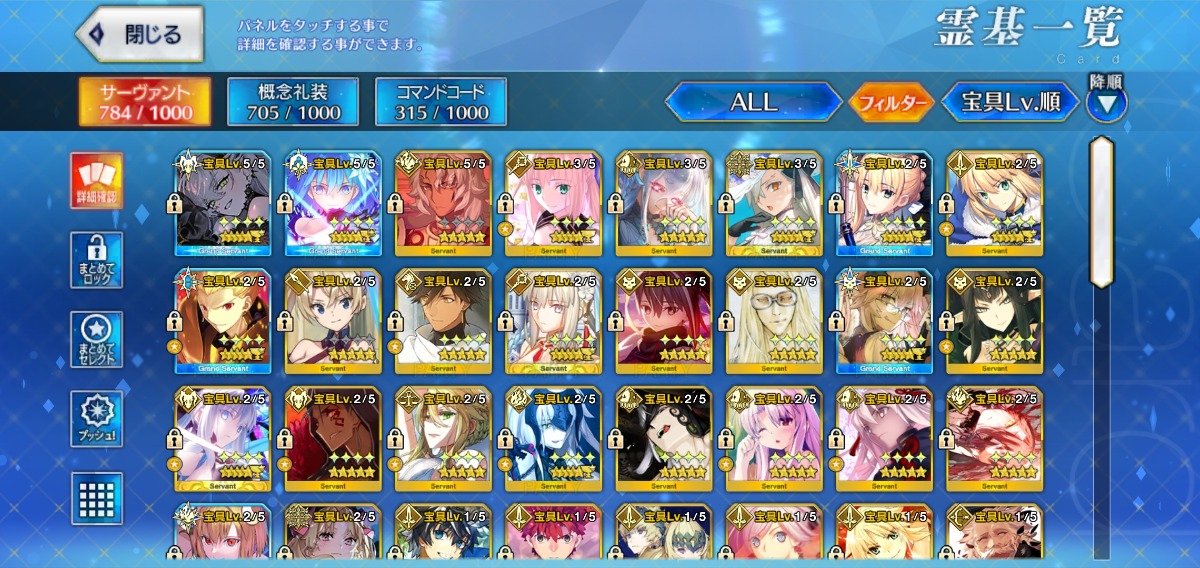Pick the red-skinned dark servant card at Lv.5/5
1200x568 pixels.
[443, 203]
